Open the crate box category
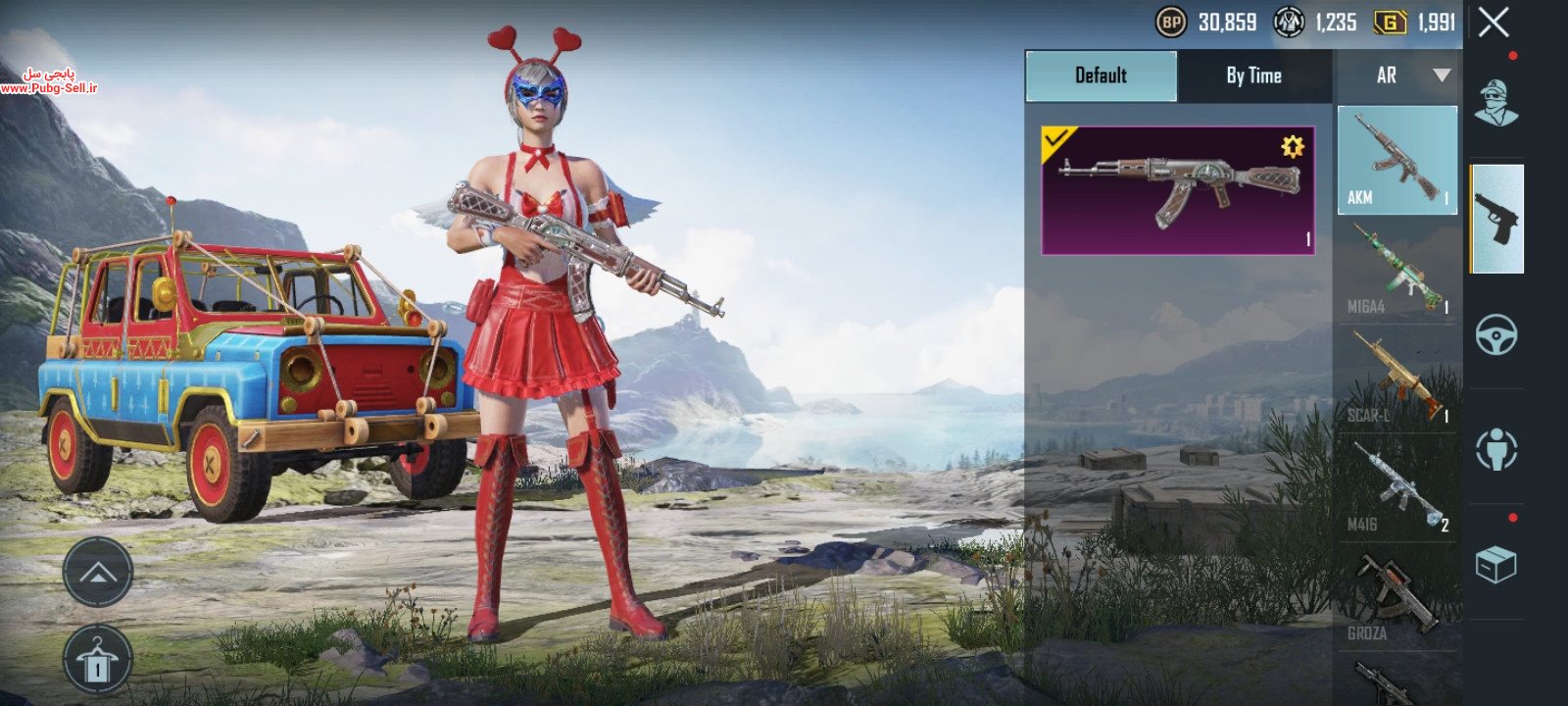The height and width of the screenshot is (706, 1568). click(1496, 564)
